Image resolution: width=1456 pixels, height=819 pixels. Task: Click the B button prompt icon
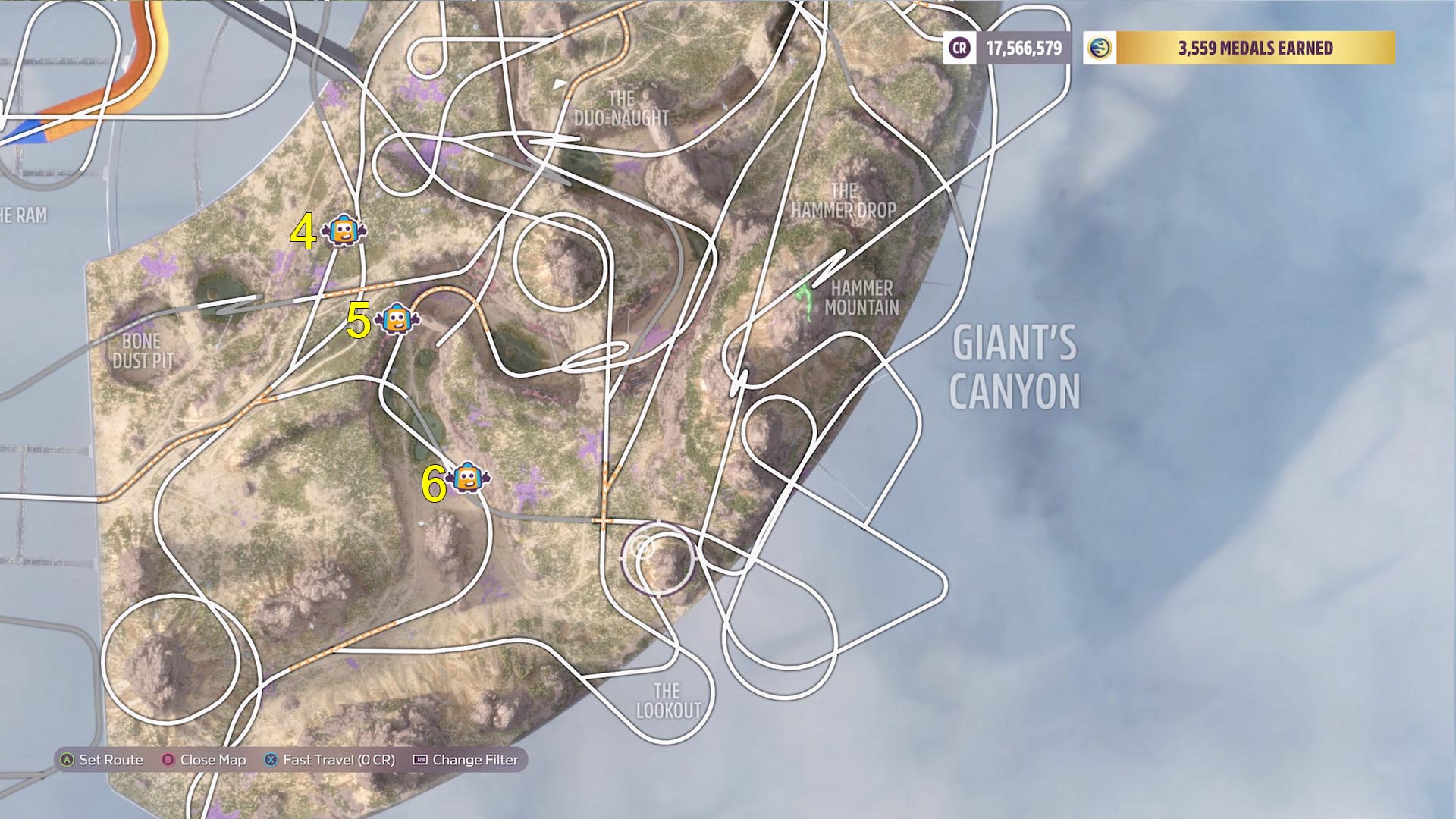168,759
